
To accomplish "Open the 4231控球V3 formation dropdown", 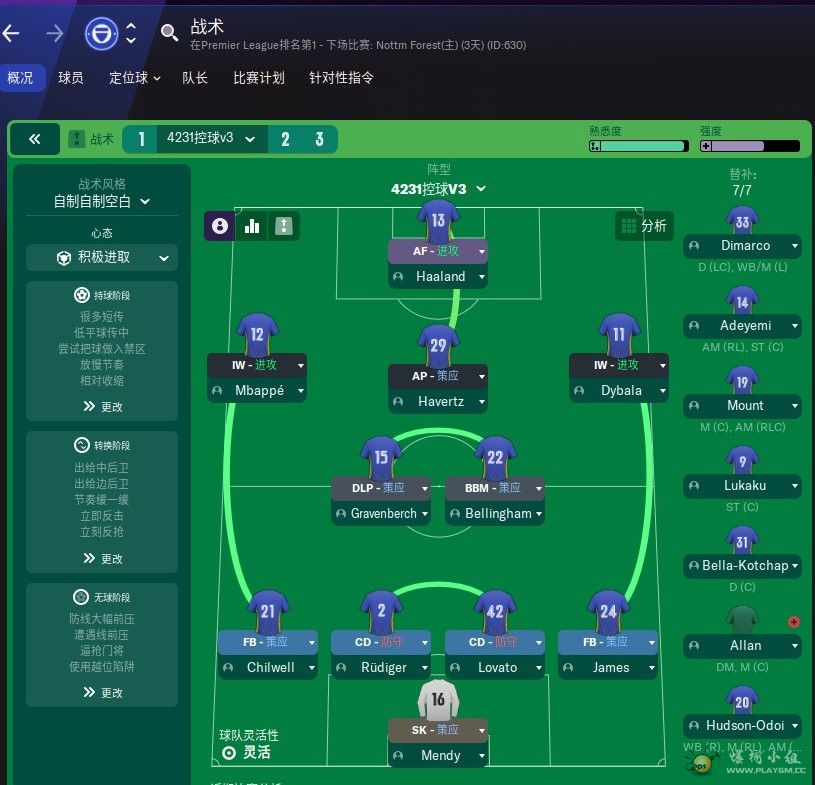I will [x=438, y=188].
